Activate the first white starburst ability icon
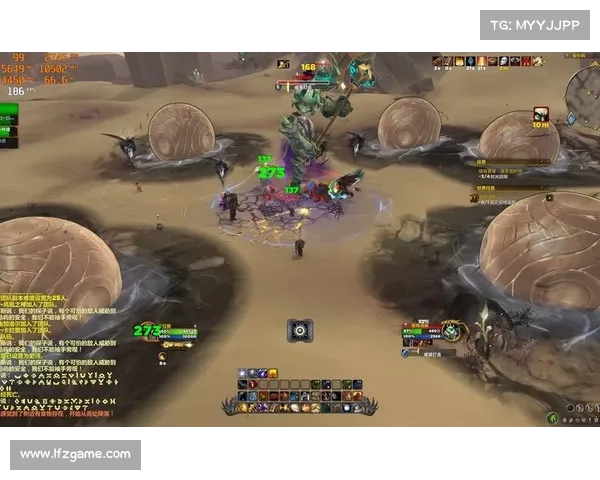Screen dimensions: 600x480 point(244,373)
